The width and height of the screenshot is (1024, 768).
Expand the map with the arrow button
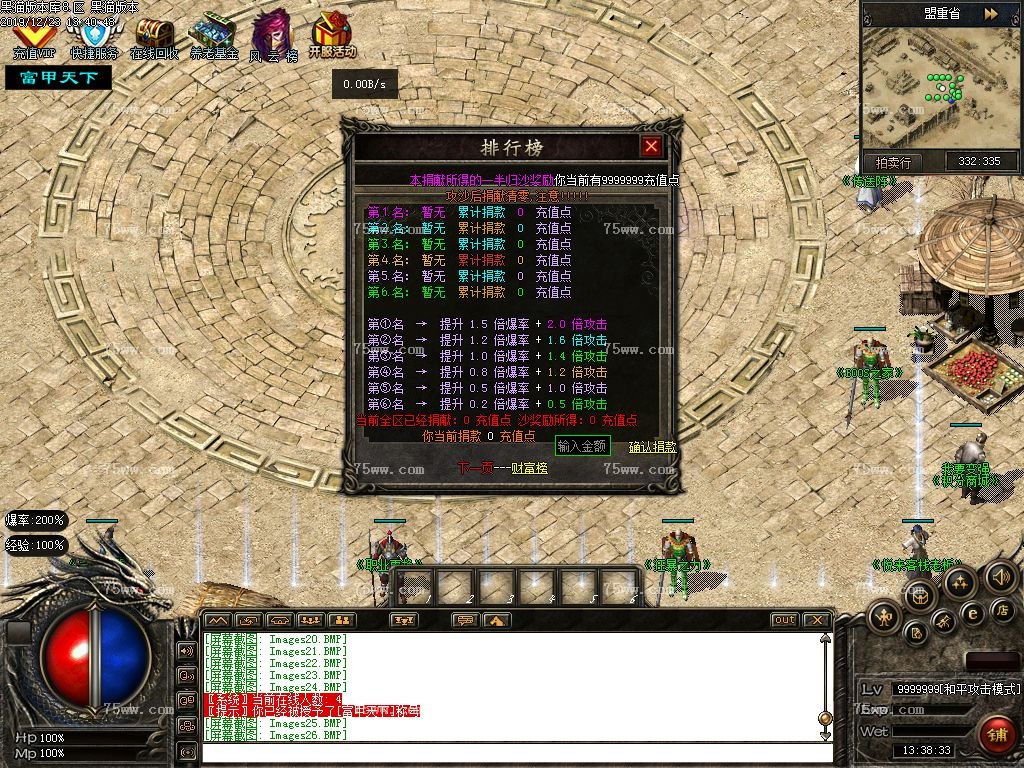tap(990, 14)
